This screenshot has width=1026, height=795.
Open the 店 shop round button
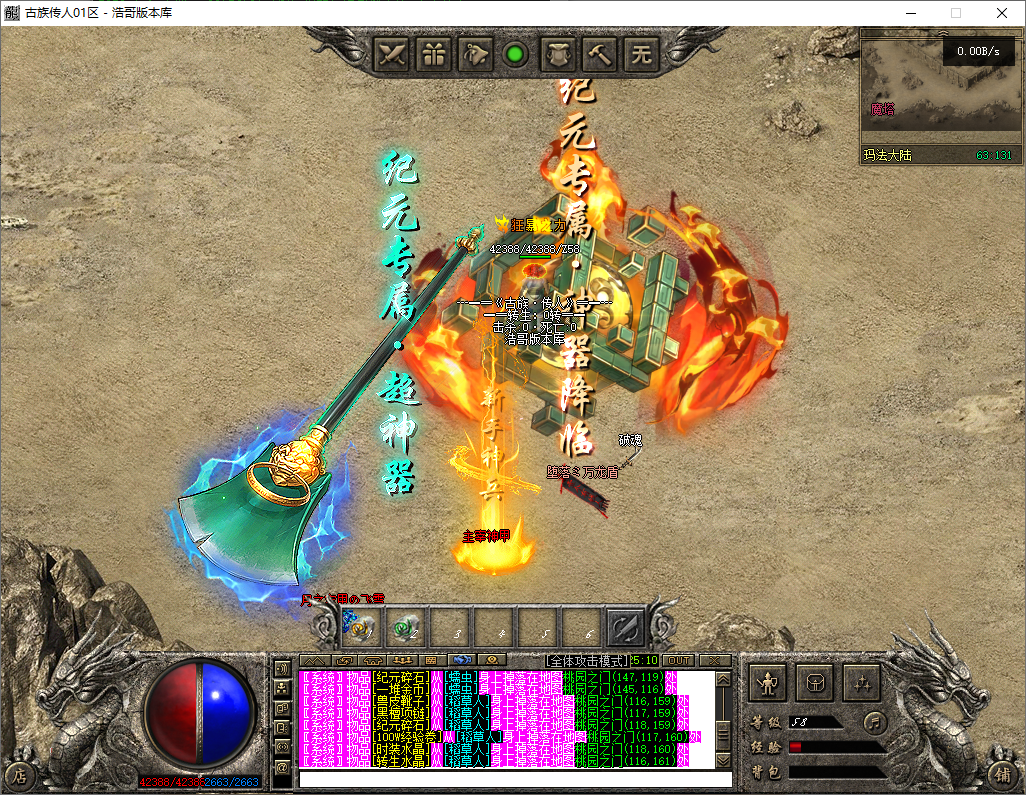[19, 774]
